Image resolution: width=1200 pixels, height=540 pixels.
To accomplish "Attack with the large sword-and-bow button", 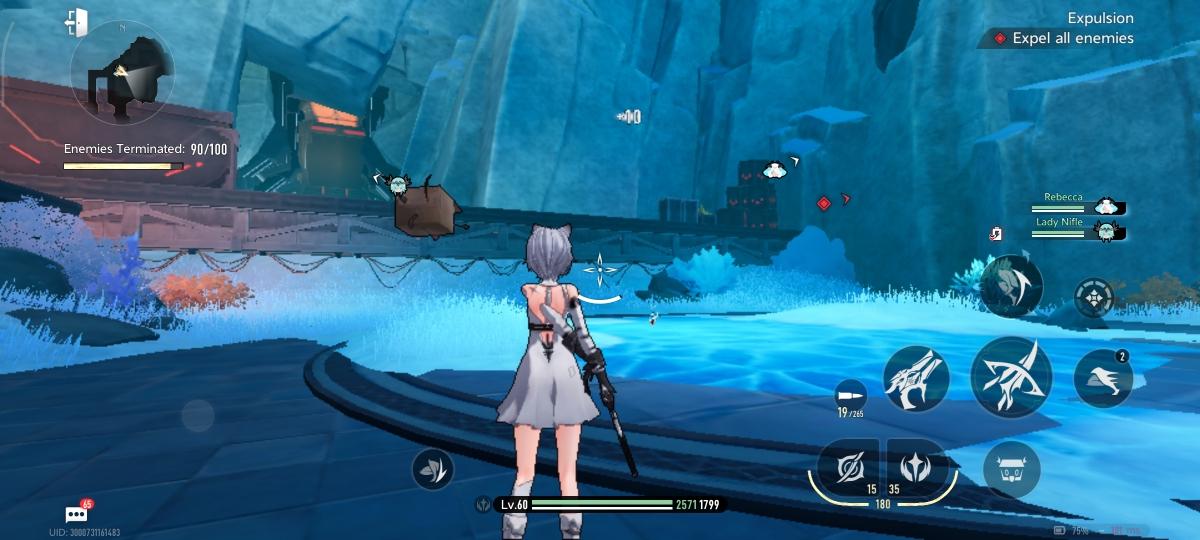I will (1010, 378).
